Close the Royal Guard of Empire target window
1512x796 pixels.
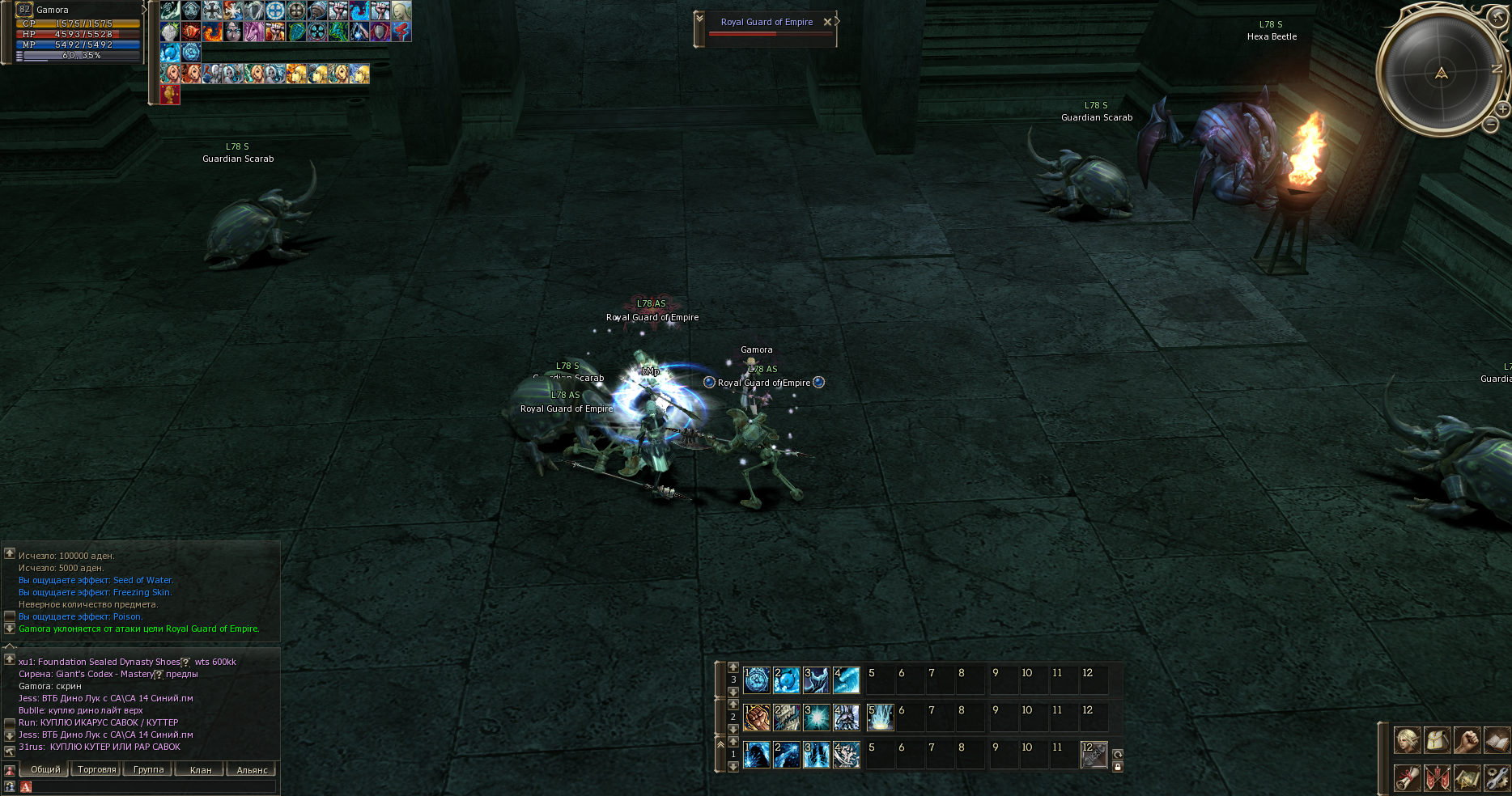(826, 22)
